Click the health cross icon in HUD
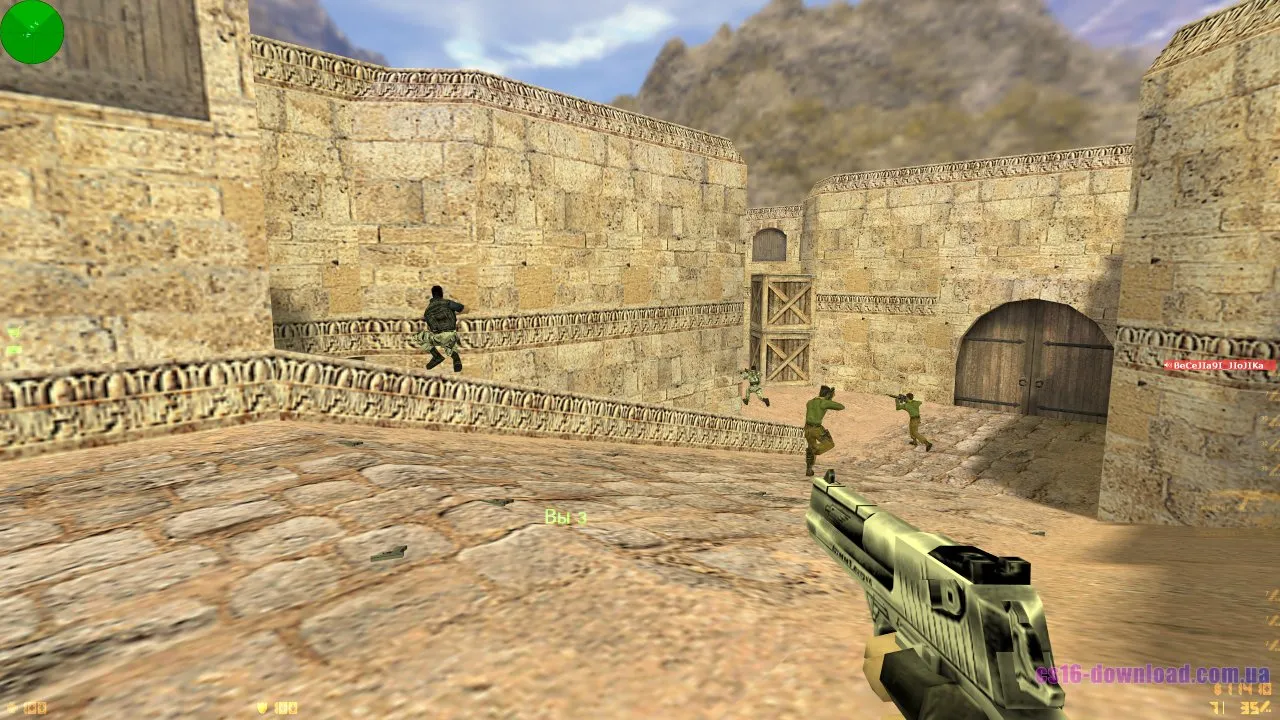 (x=12, y=708)
